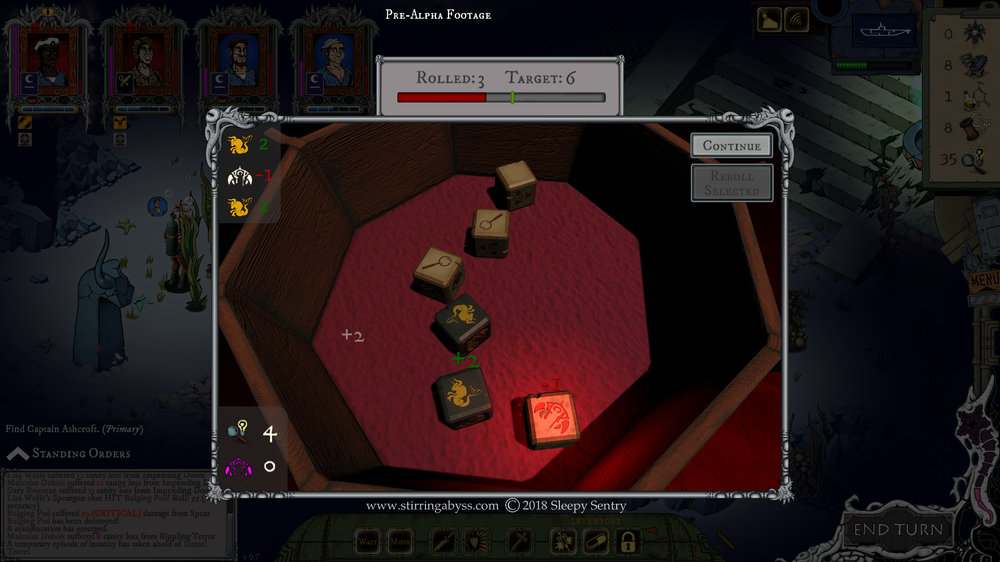1000x562 pixels.
Task: Click the Reroll Selected button
Action: point(731,183)
